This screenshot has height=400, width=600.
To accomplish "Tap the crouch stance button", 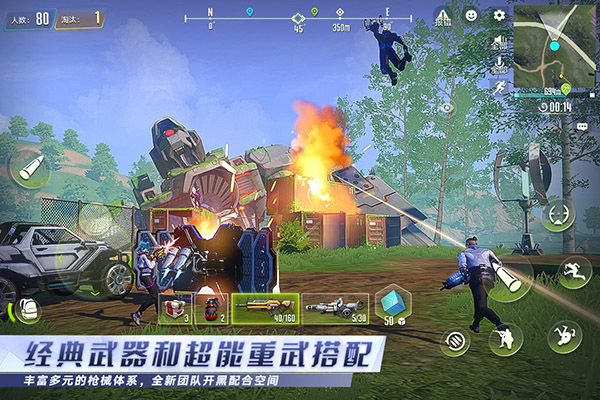I will [505, 338].
